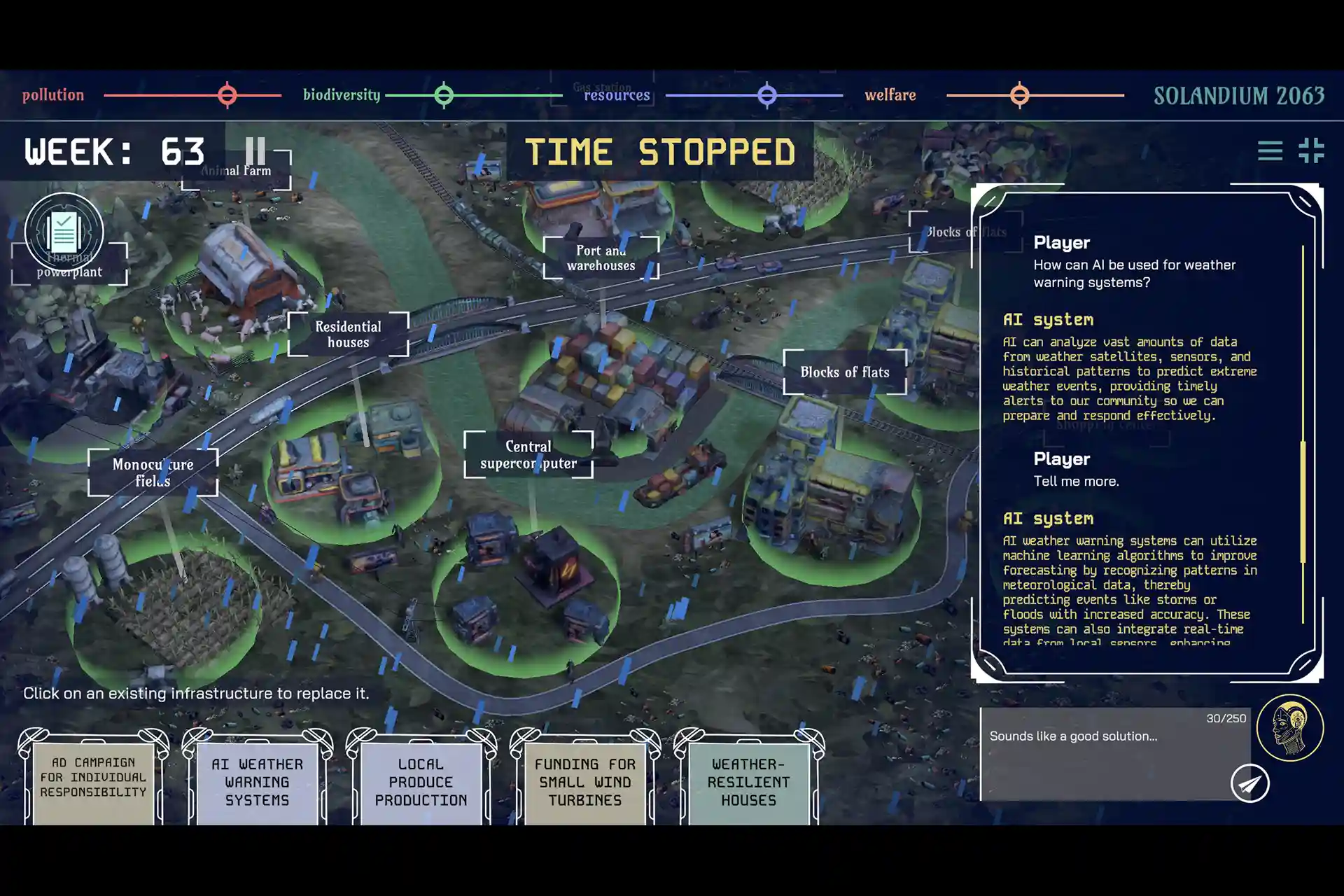Image resolution: width=1344 pixels, height=896 pixels.
Task: Toggle the pause button beside the week counter
Action: [255, 150]
